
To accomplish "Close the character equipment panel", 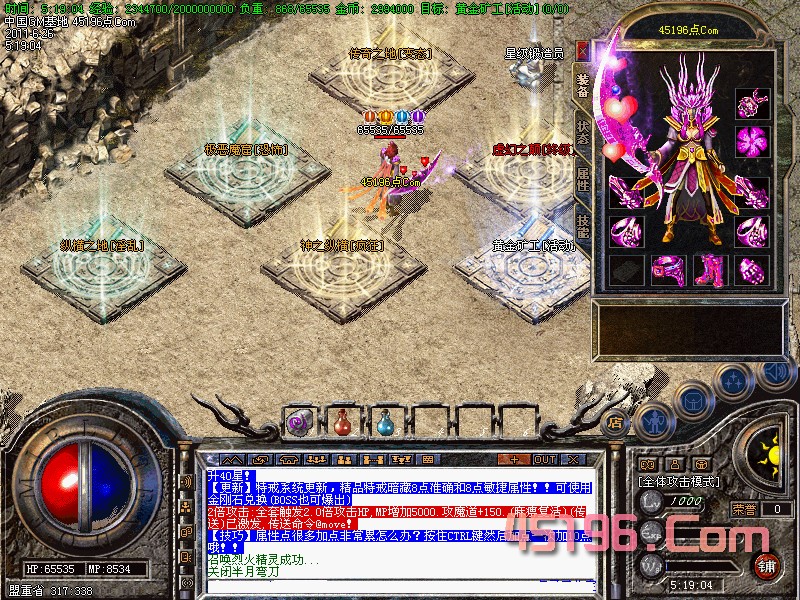I will point(583,48).
